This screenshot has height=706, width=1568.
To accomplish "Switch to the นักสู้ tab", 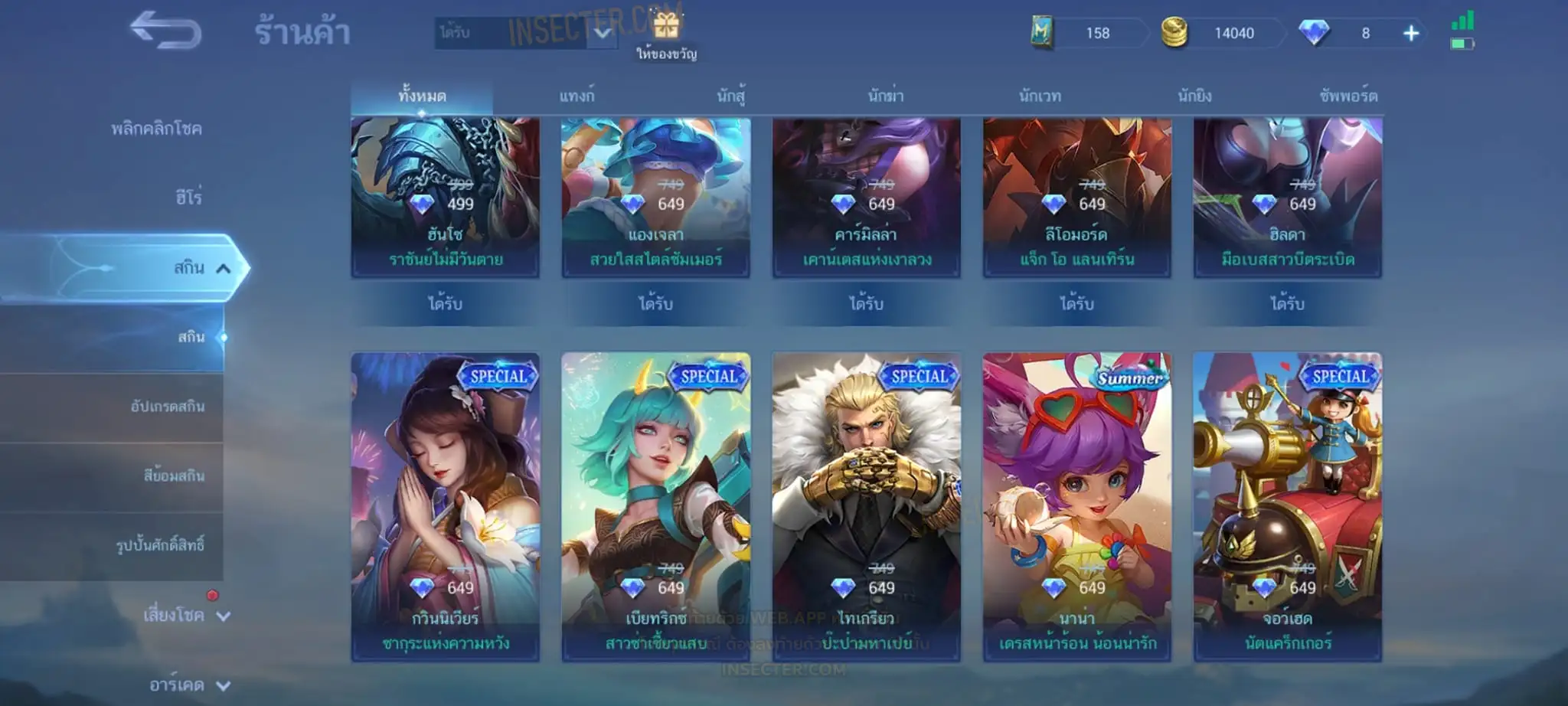I will click(x=730, y=96).
